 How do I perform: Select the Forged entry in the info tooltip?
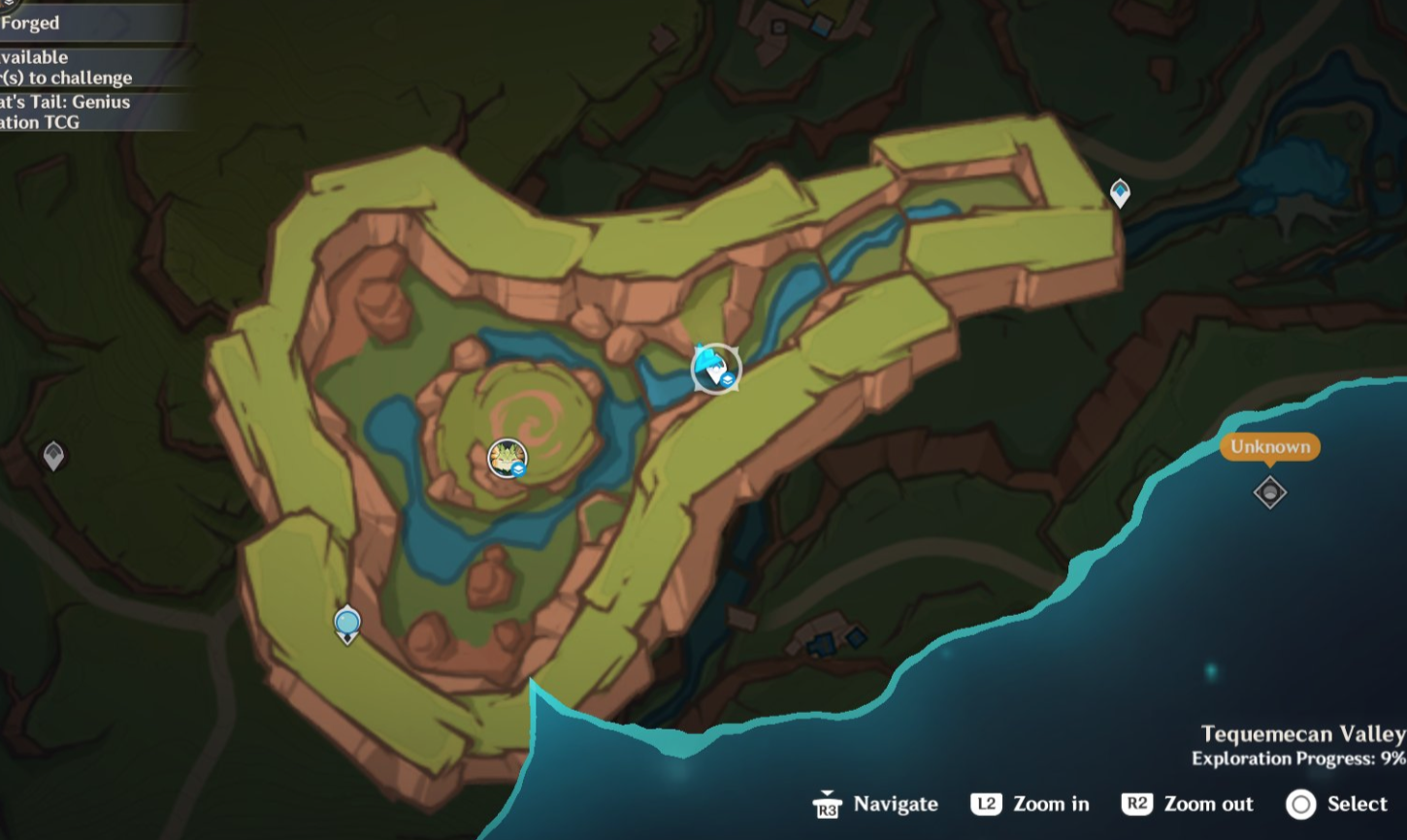[x=29, y=22]
